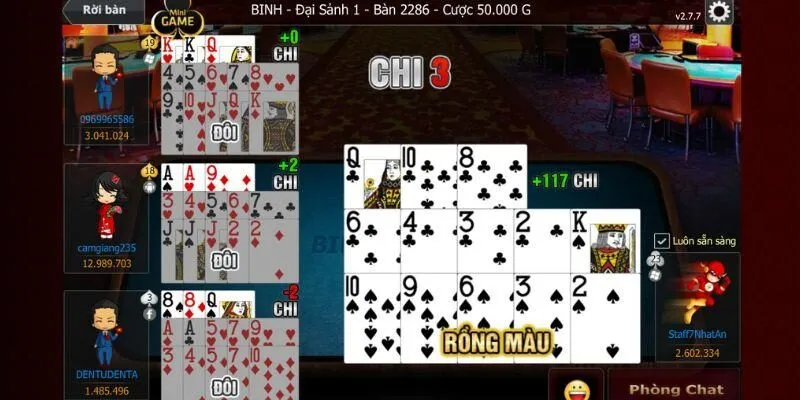Open the Phòng Chat panel

[x=674, y=388]
